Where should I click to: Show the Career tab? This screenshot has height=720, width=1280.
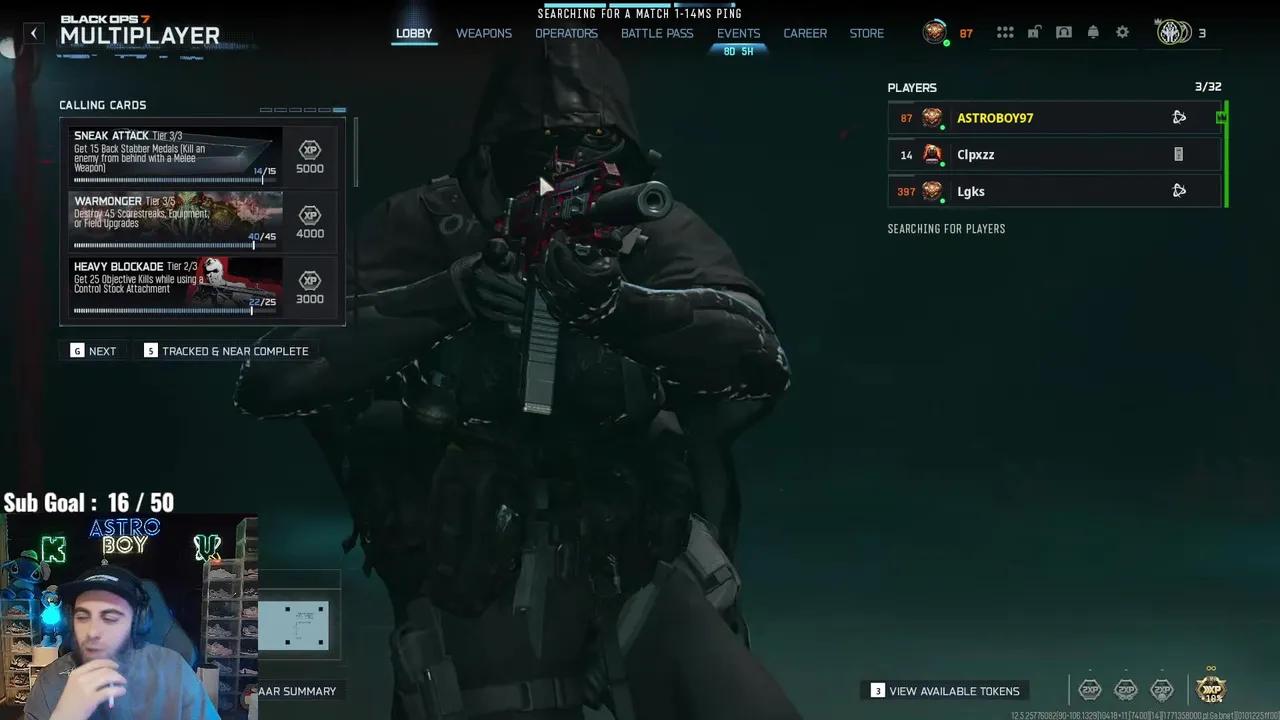(805, 33)
